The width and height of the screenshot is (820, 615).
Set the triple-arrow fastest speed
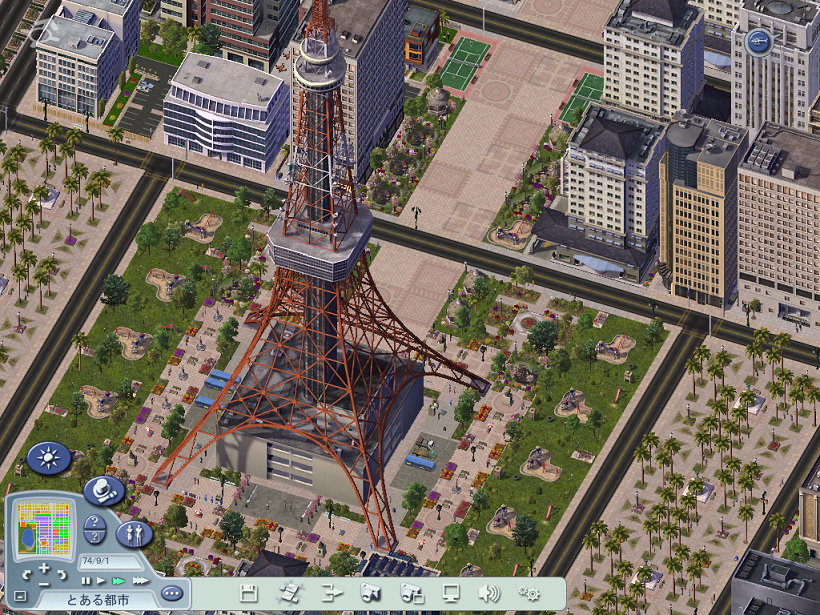click(x=140, y=580)
